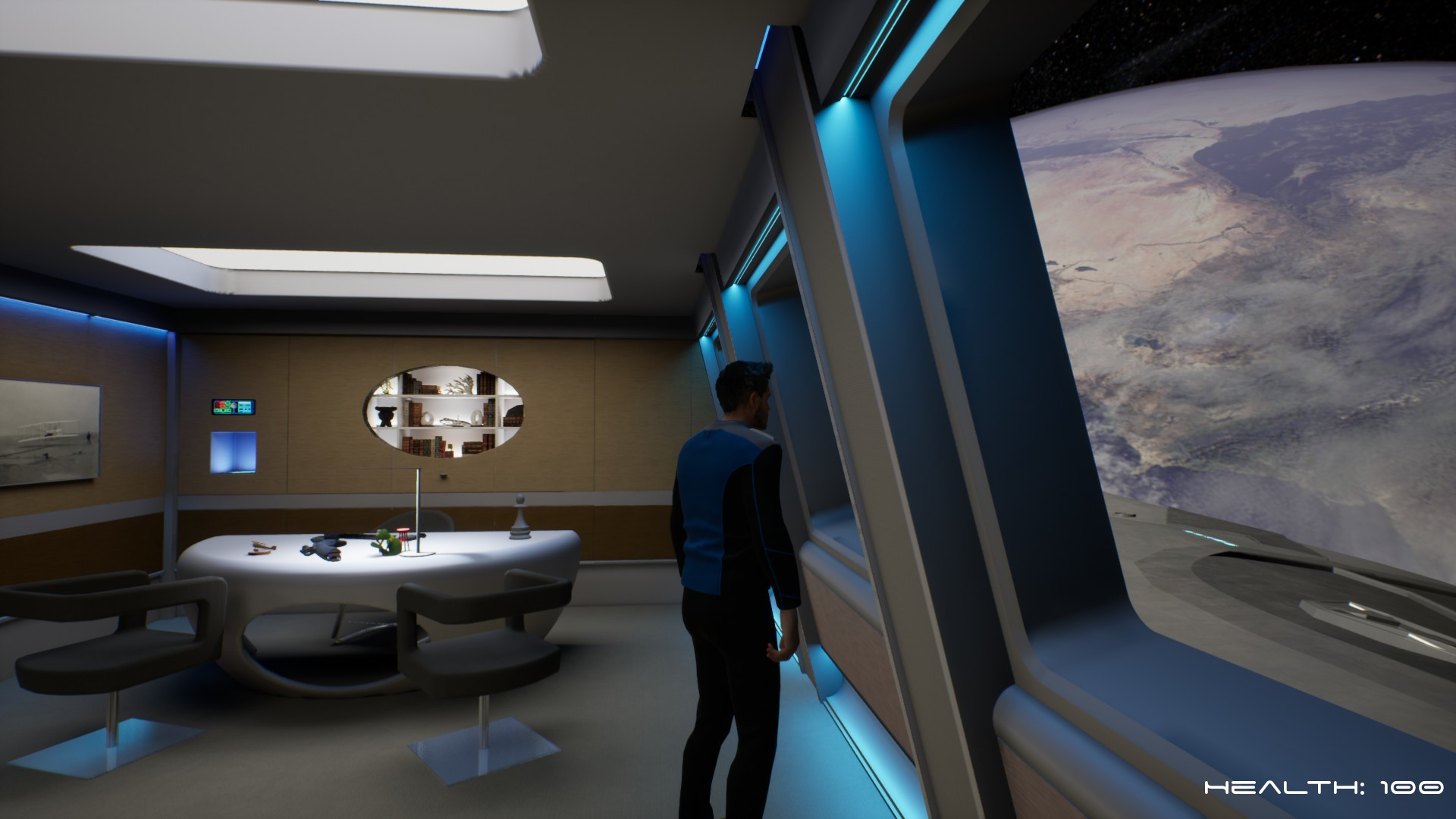Select the dark statue on the bookshelf

pos(385,416)
